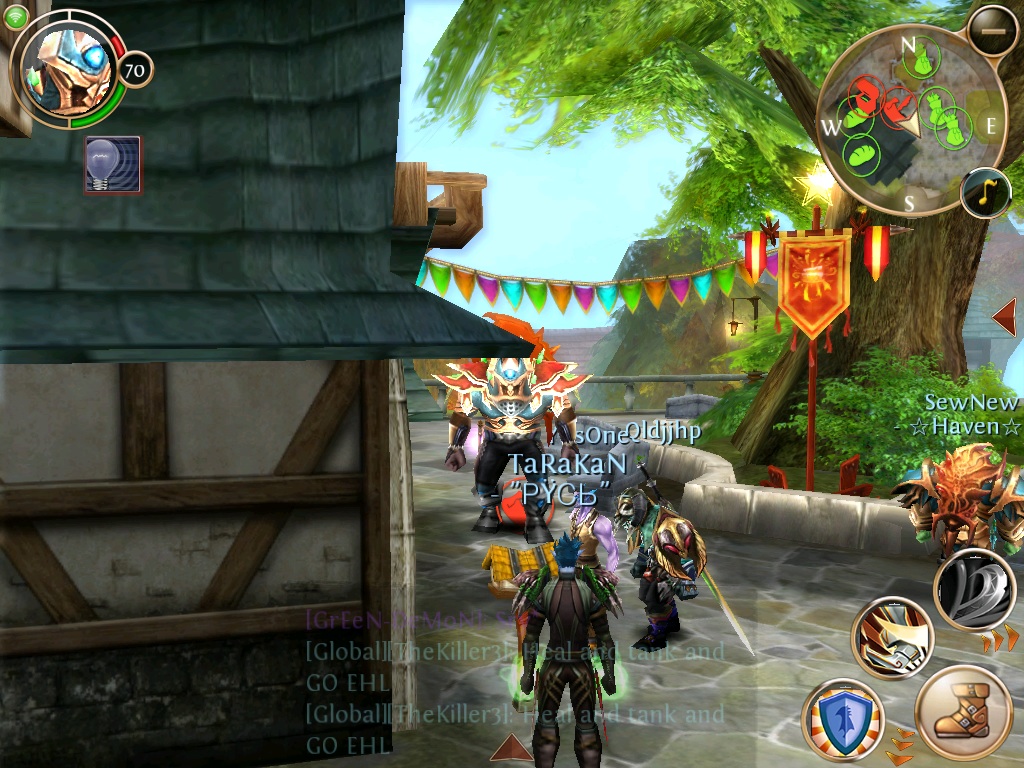Select the lightbulb buff icon
The height and width of the screenshot is (768, 1024).
coord(113,165)
